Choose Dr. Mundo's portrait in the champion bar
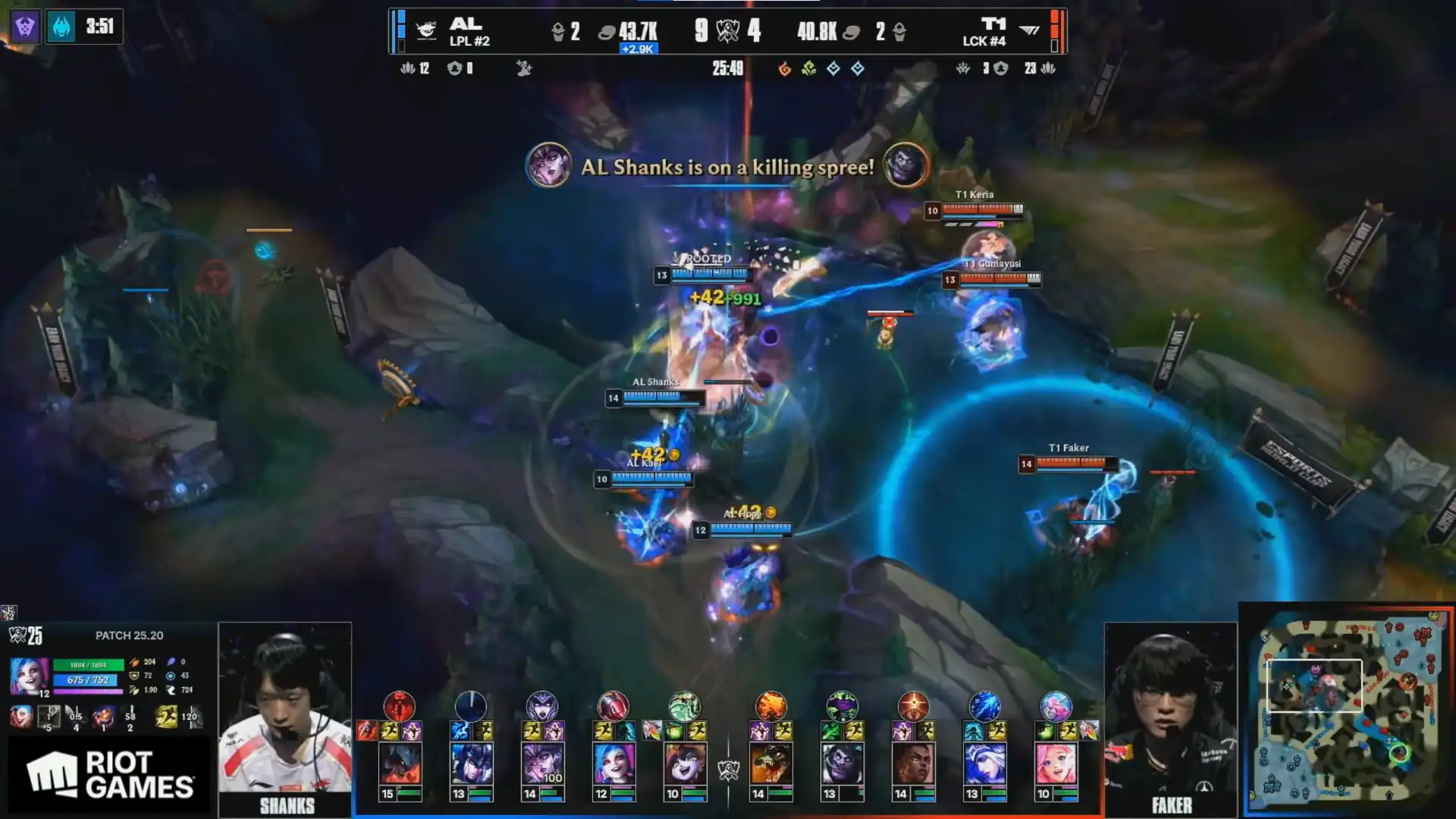This screenshot has height=819, width=1456. [842, 764]
